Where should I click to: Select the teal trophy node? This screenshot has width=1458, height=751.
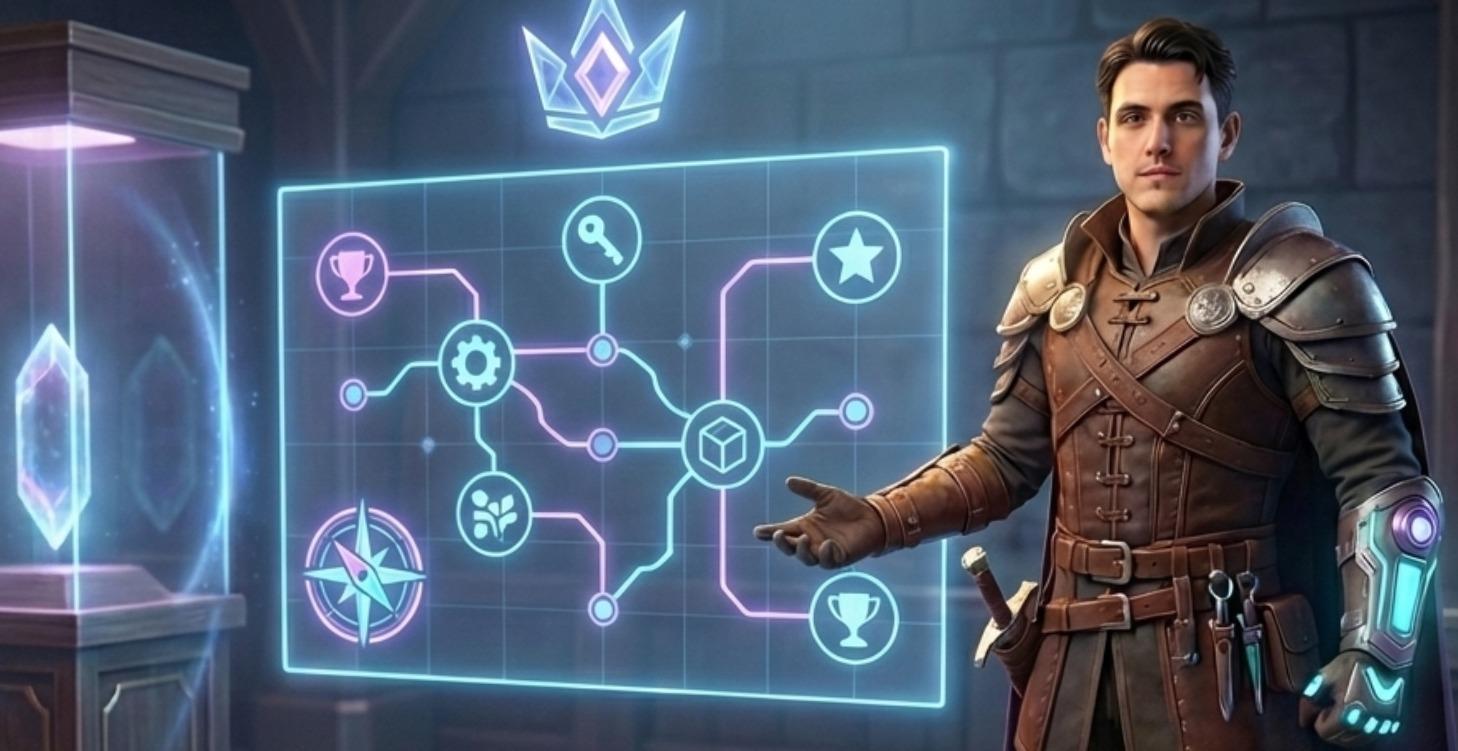pos(853,616)
